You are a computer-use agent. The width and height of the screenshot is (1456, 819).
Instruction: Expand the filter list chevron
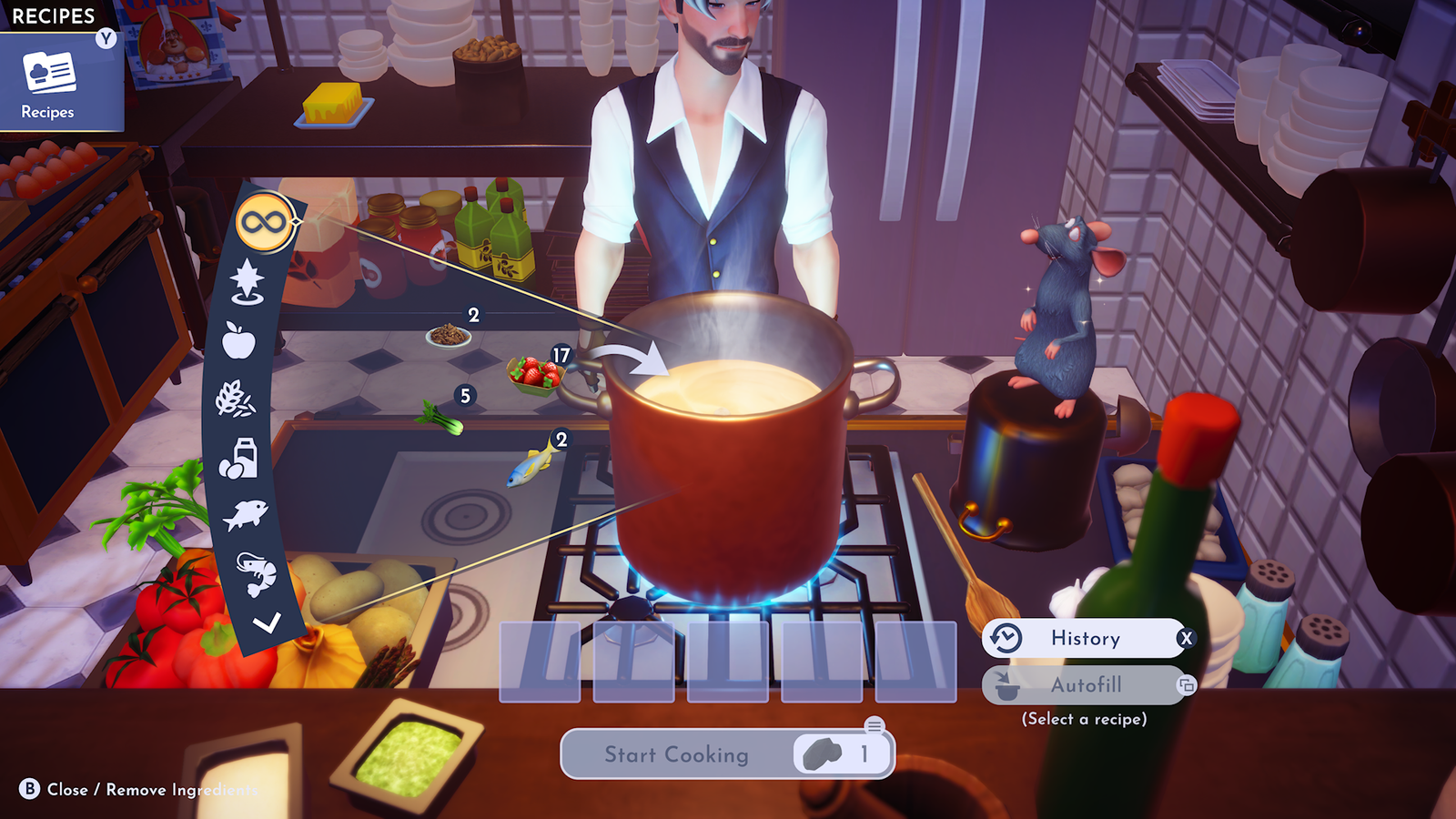267,623
